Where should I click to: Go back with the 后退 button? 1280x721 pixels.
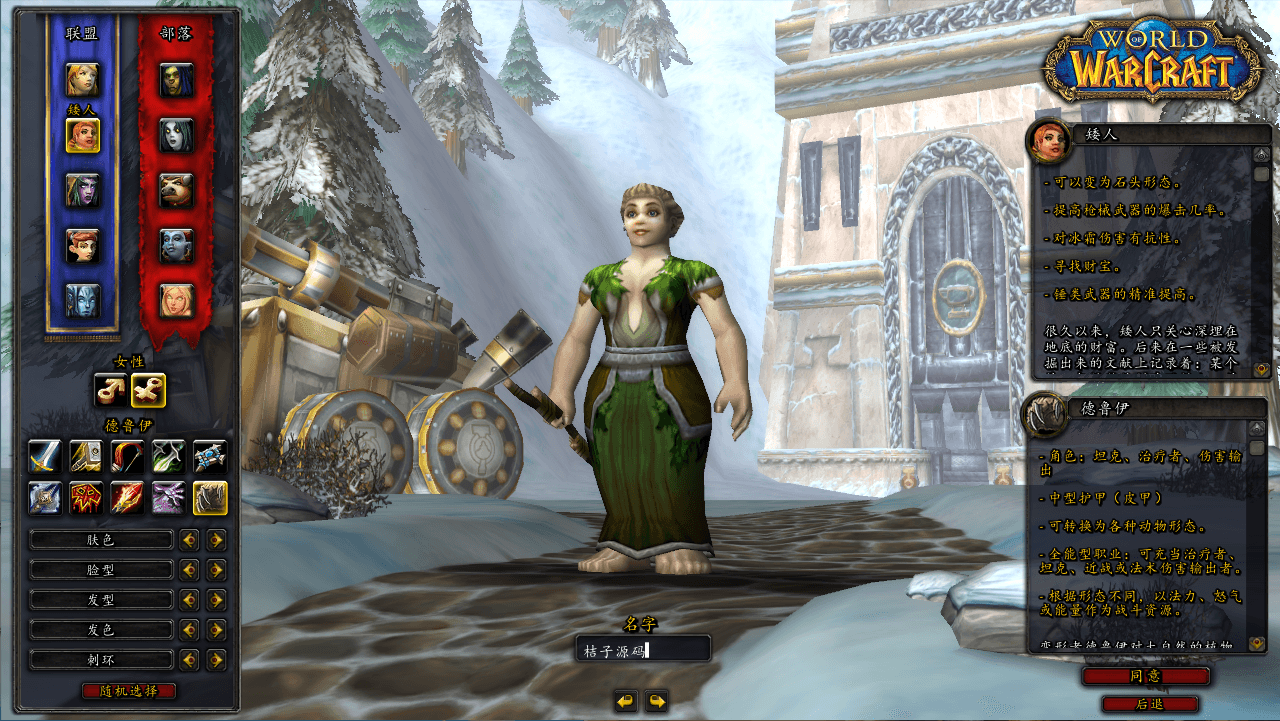pos(1149,704)
